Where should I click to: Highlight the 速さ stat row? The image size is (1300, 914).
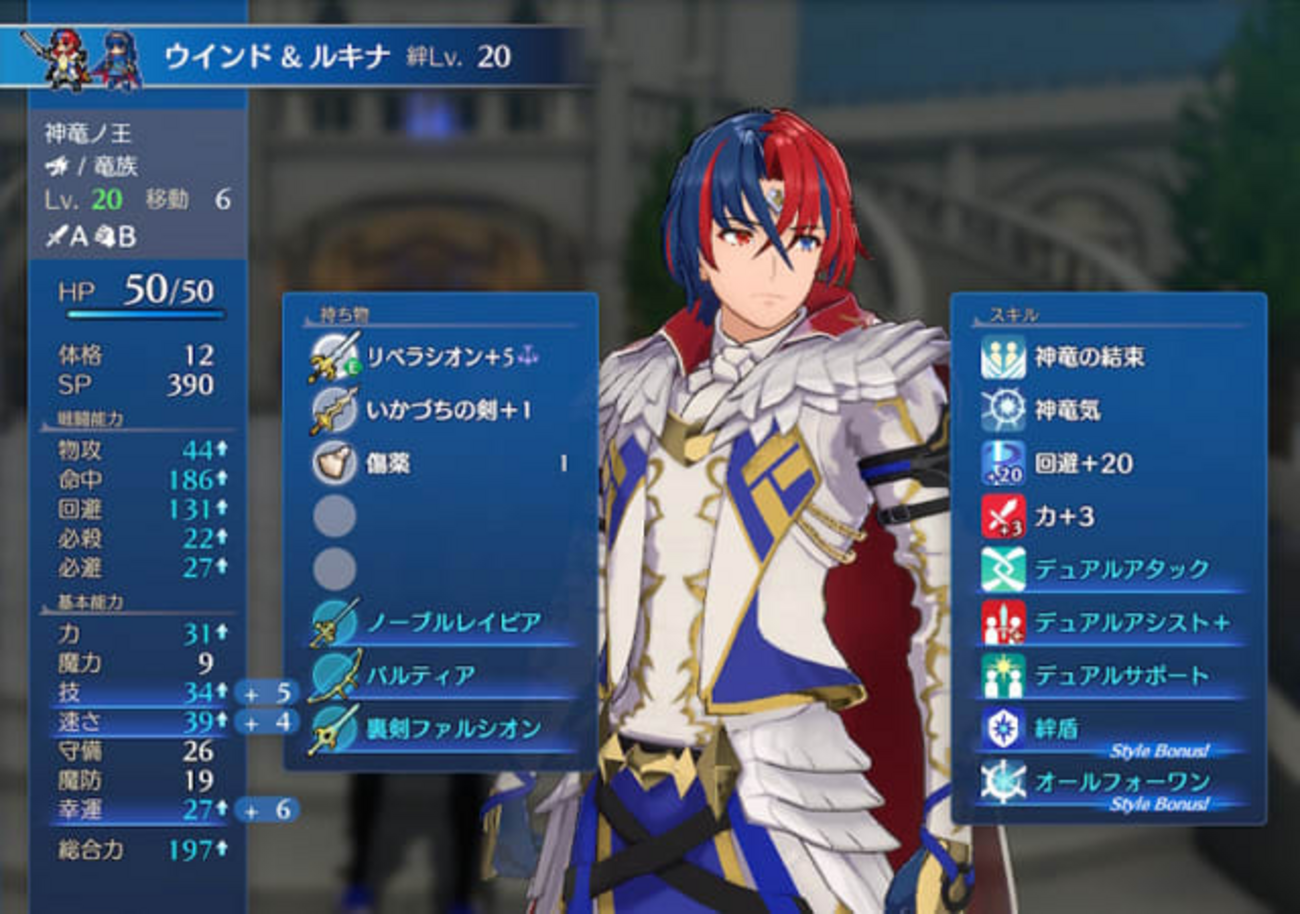click(x=138, y=721)
